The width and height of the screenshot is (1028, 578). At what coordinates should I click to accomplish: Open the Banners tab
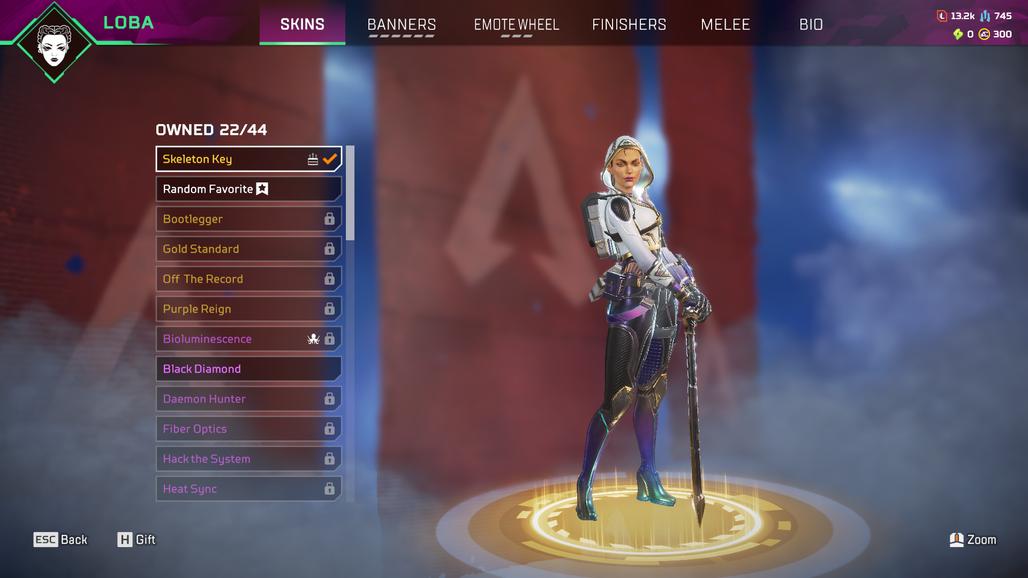pyautogui.click(x=401, y=24)
